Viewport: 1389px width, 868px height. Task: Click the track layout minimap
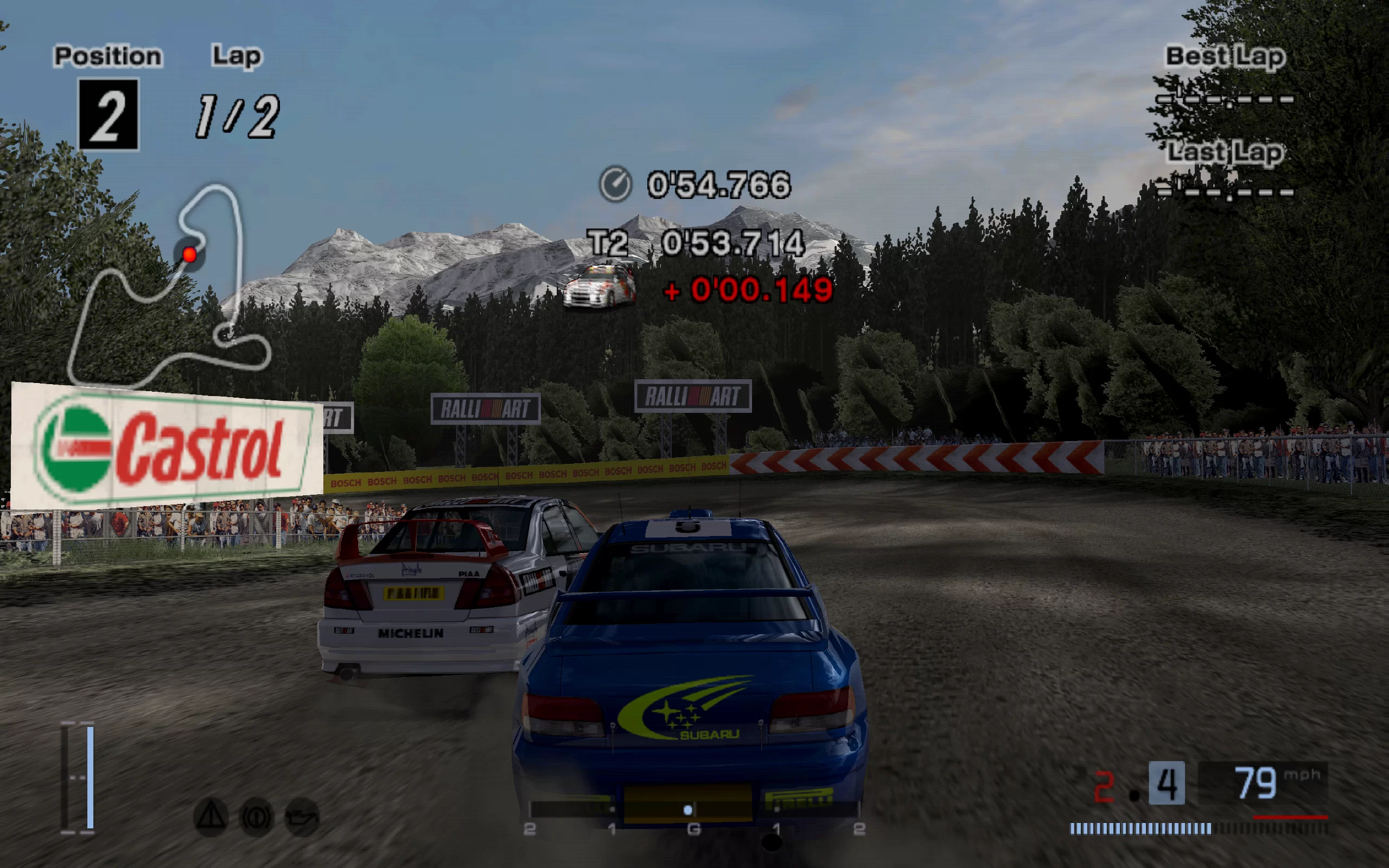tap(169, 284)
